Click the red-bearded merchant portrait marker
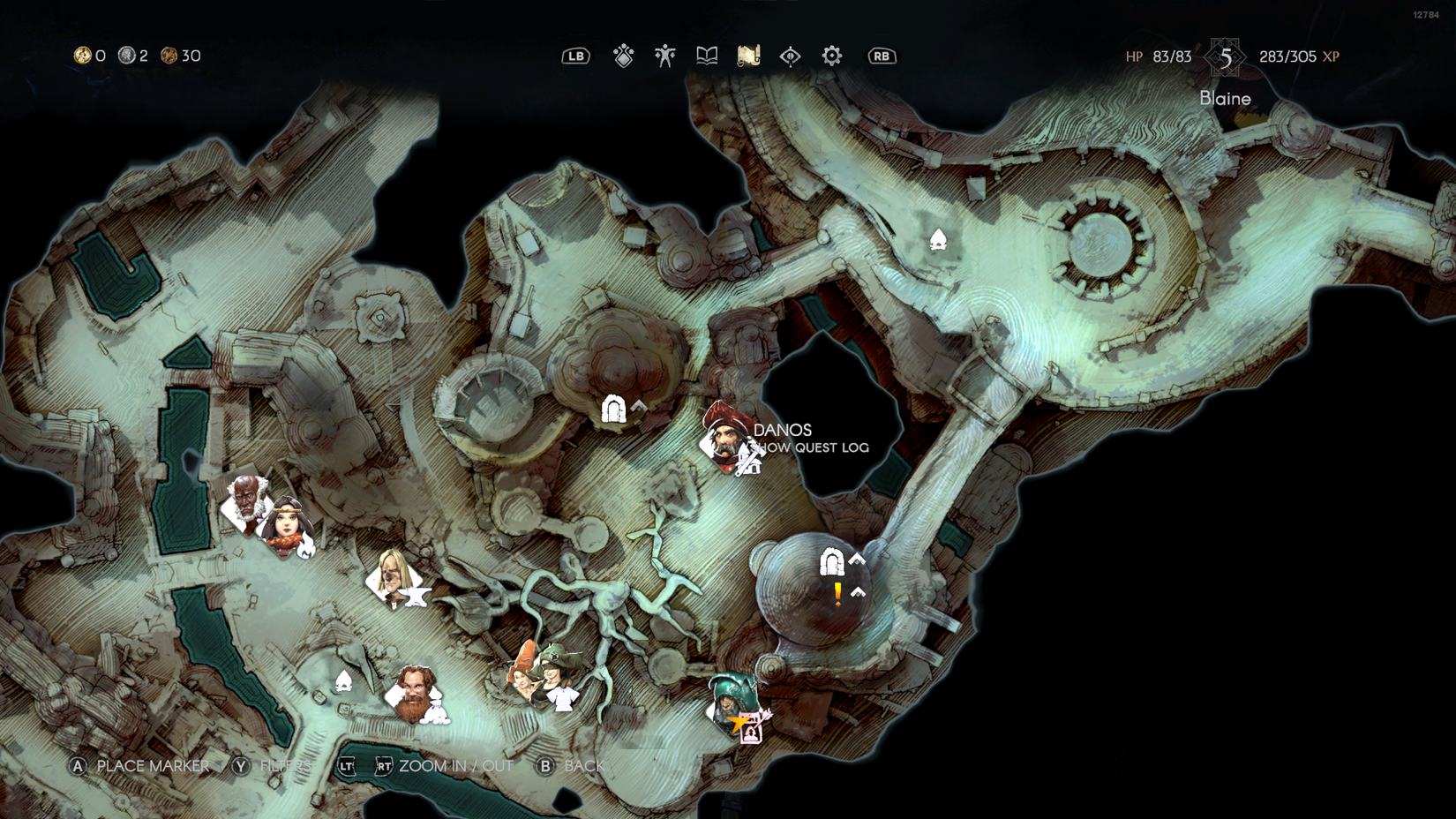Image resolution: width=1456 pixels, height=819 pixels. [x=412, y=694]
